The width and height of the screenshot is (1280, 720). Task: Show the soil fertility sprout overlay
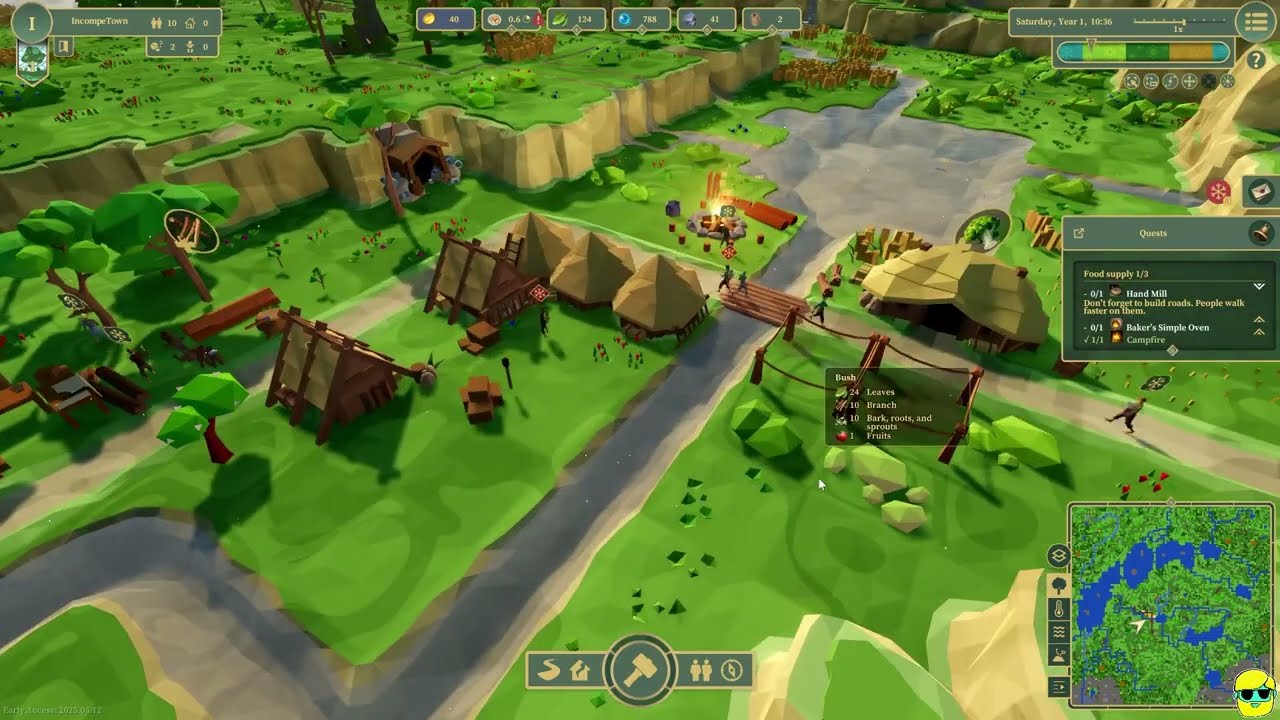1059,657
